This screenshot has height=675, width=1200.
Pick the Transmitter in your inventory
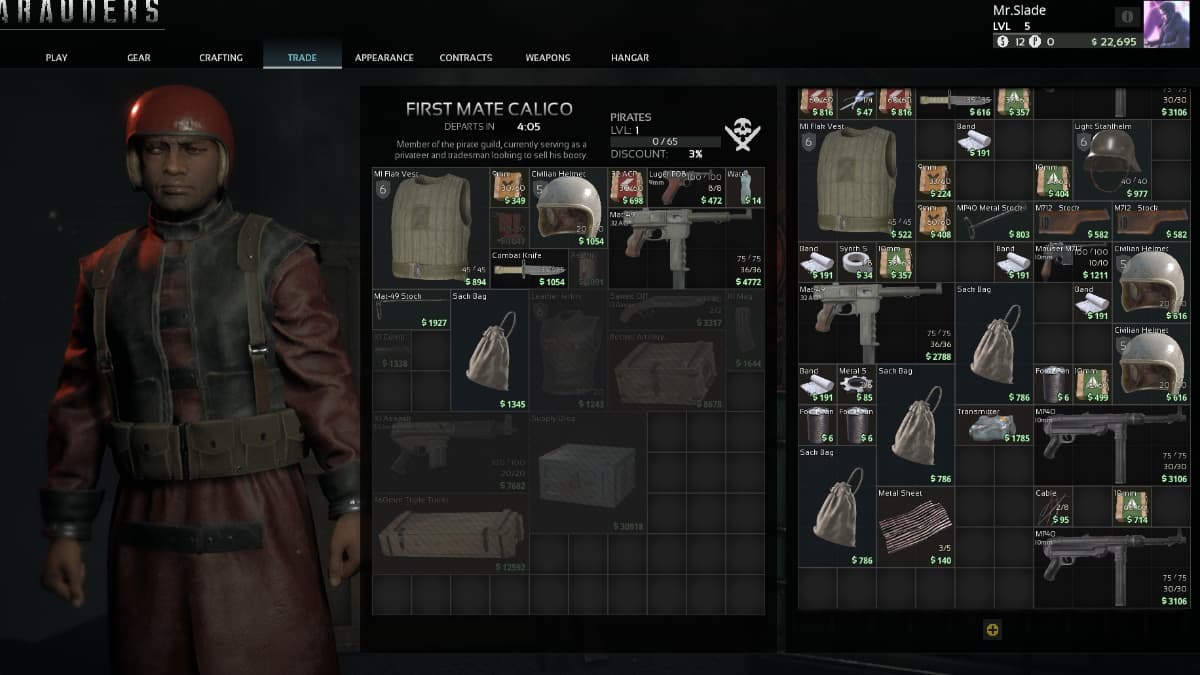[994, 425]
